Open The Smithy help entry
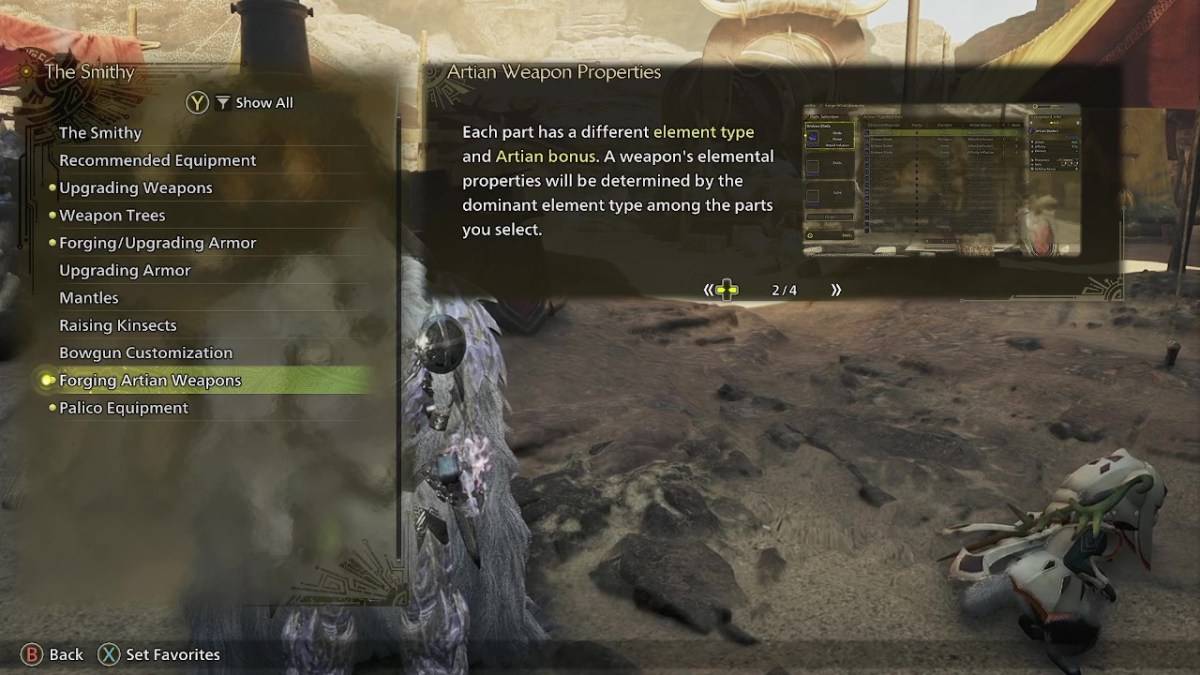The width and height of the screenshot is (1200, 675). pos(100,133)
